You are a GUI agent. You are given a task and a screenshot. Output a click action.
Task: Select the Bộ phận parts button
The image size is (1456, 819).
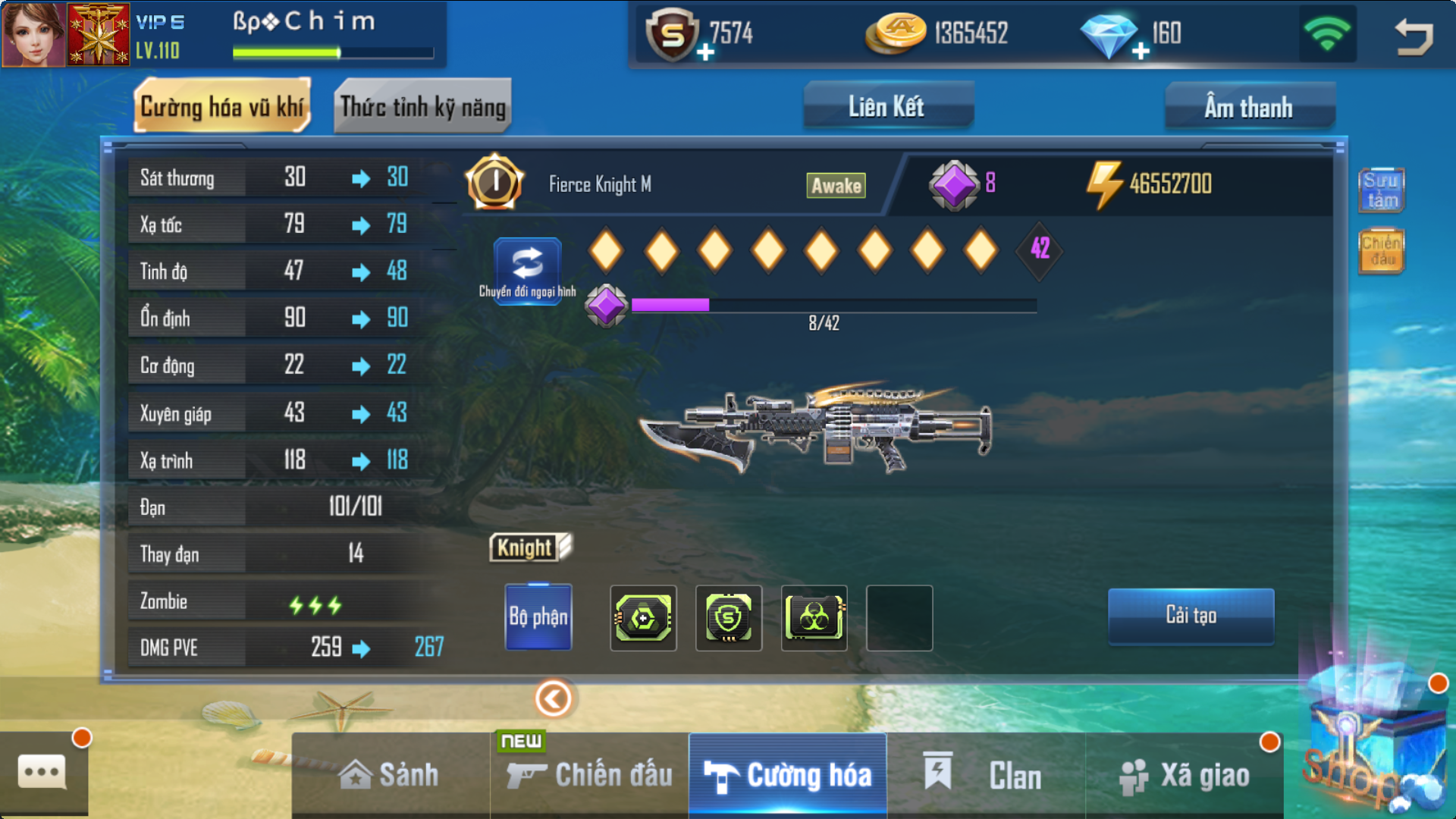pyautogui.click(x=538, y=617)
